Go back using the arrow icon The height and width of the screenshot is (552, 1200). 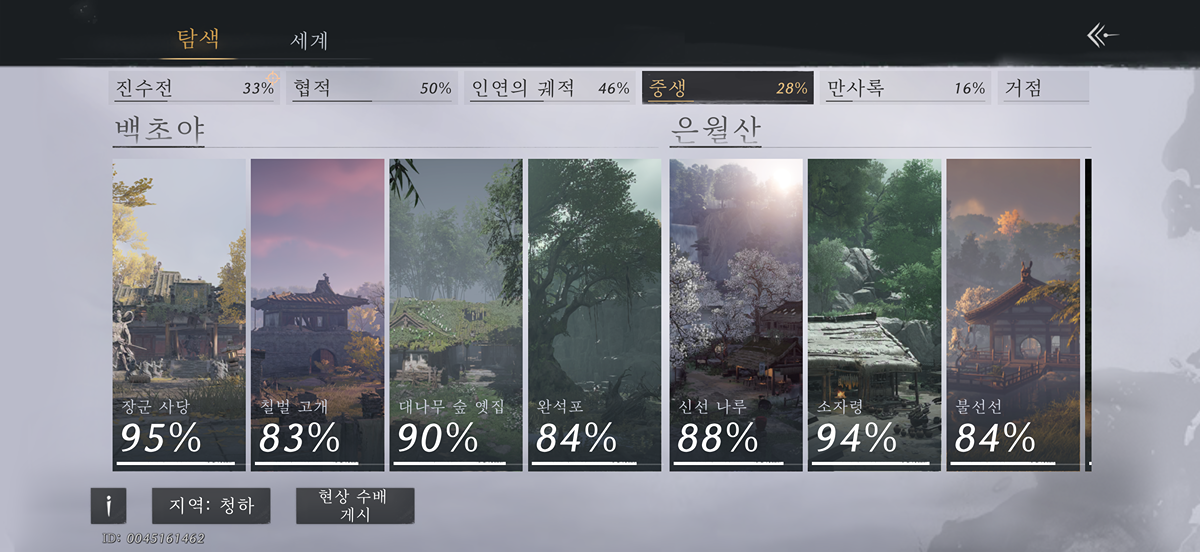[x=1102, y=36]
